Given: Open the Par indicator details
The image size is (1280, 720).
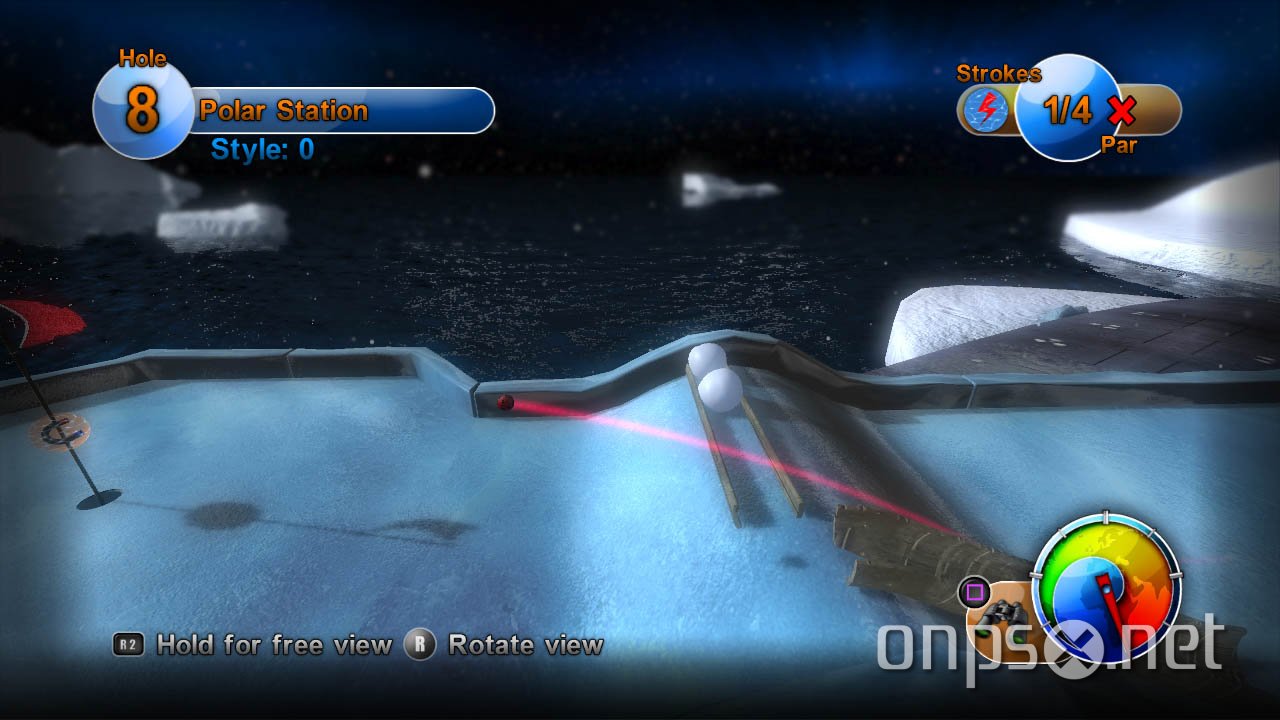Looking at the screenshot, I should (1120, 146).
